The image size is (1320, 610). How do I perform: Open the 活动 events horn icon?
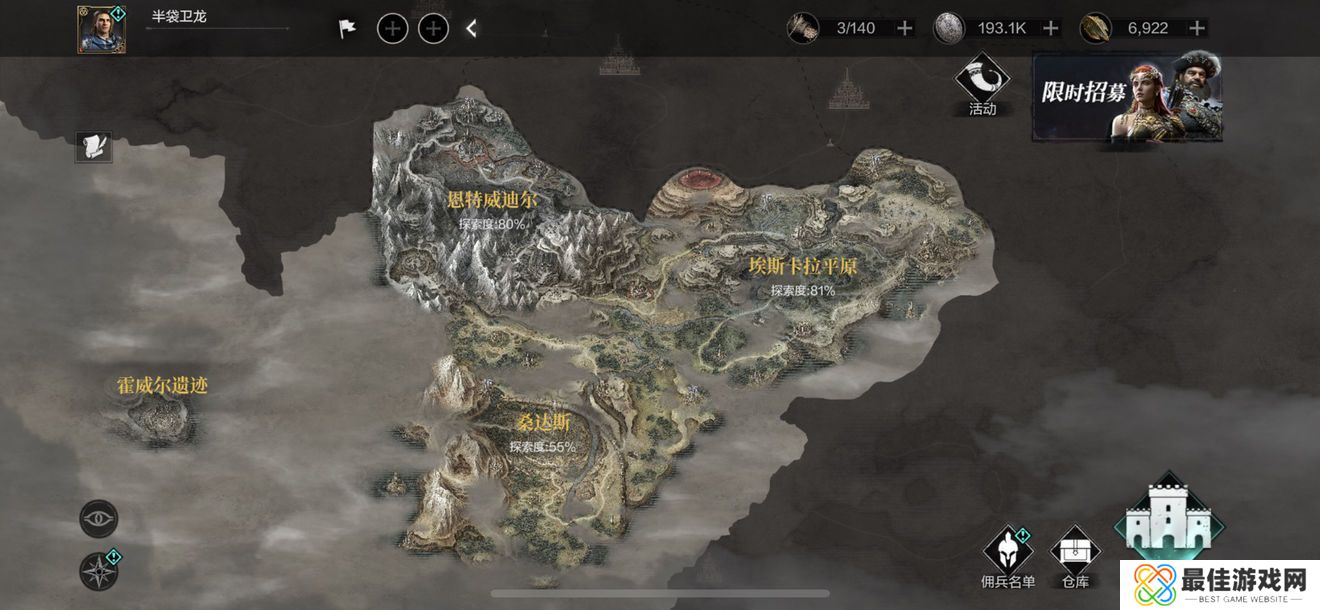(982, 84)
